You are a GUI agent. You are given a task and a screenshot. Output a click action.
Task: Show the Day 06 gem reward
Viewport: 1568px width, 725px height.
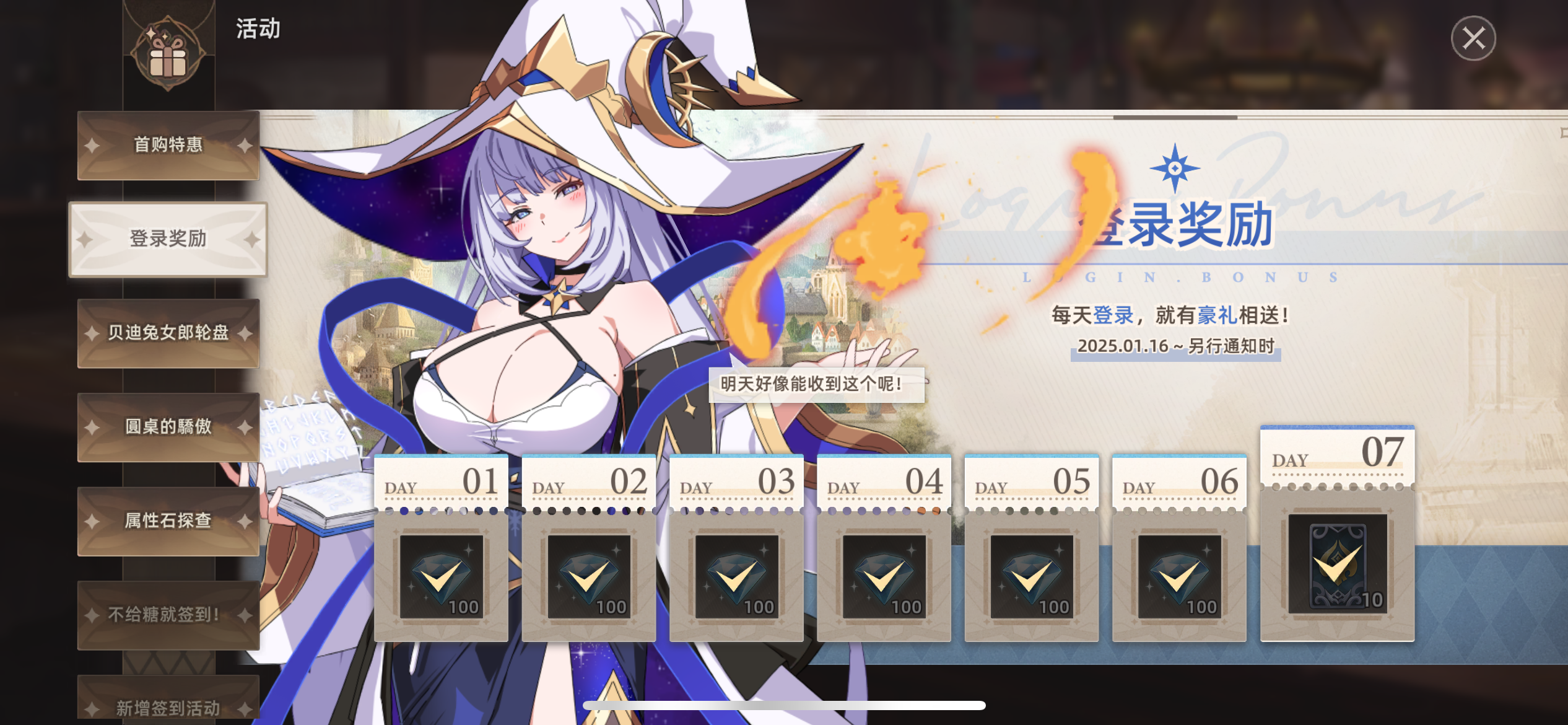pos(1179,576)
